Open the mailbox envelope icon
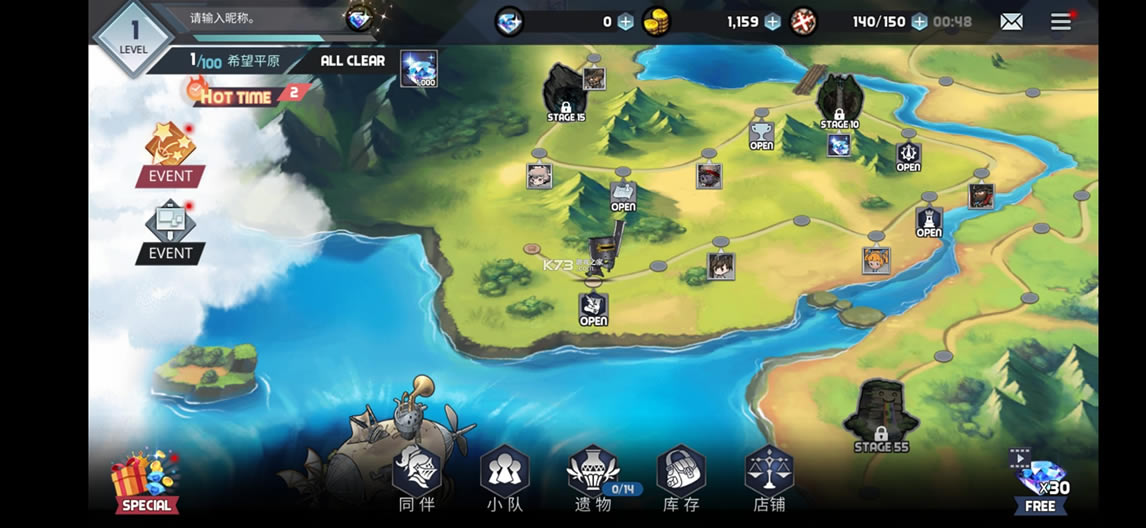The height and width of the screenshot is (528, 1146). coord(1012,21)
